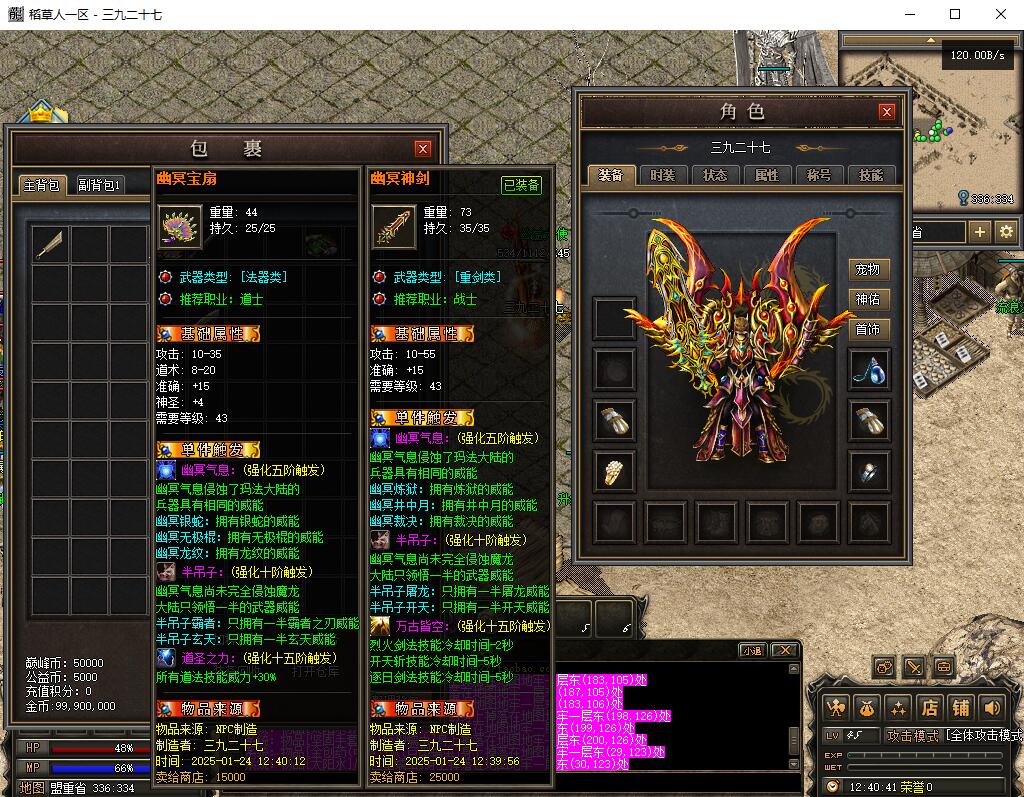Open the 时装 costume tab
This screenshot has height=797, width=1024.
[662, 175]
